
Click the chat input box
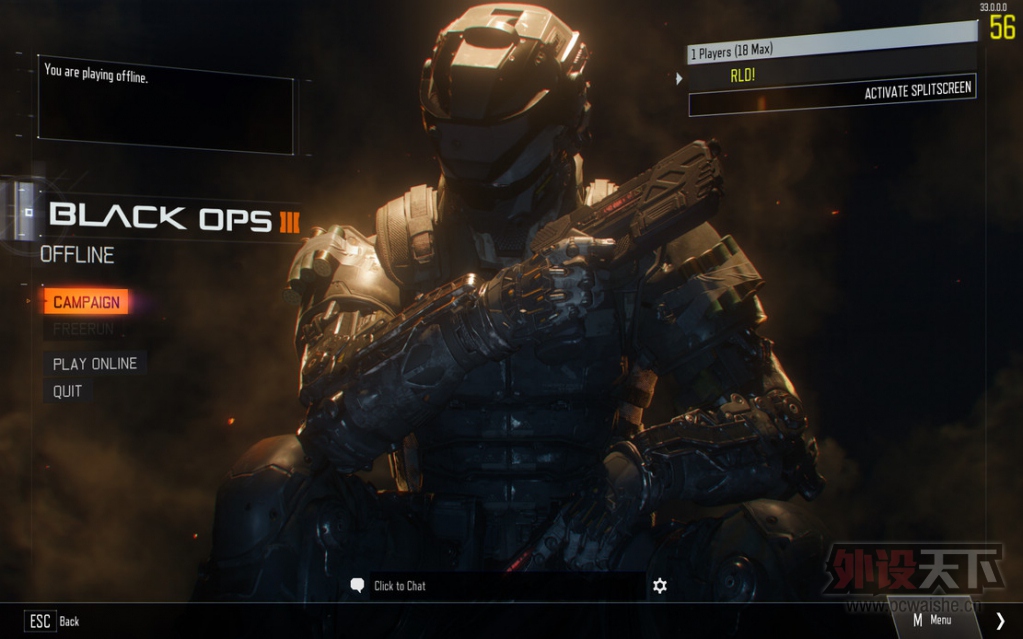tap(500, 586)
